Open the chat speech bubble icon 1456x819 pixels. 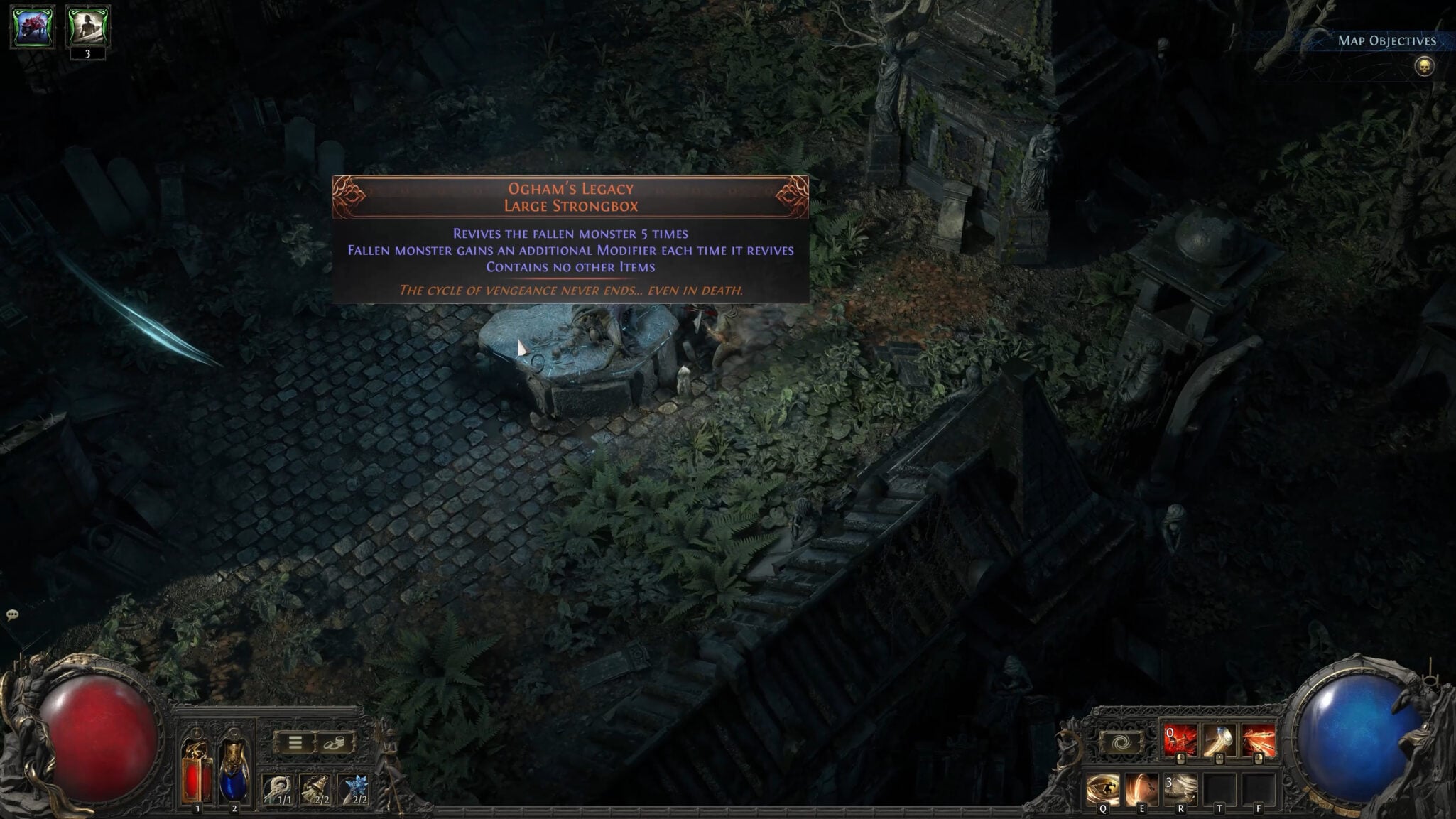click(x=12, y=614)
